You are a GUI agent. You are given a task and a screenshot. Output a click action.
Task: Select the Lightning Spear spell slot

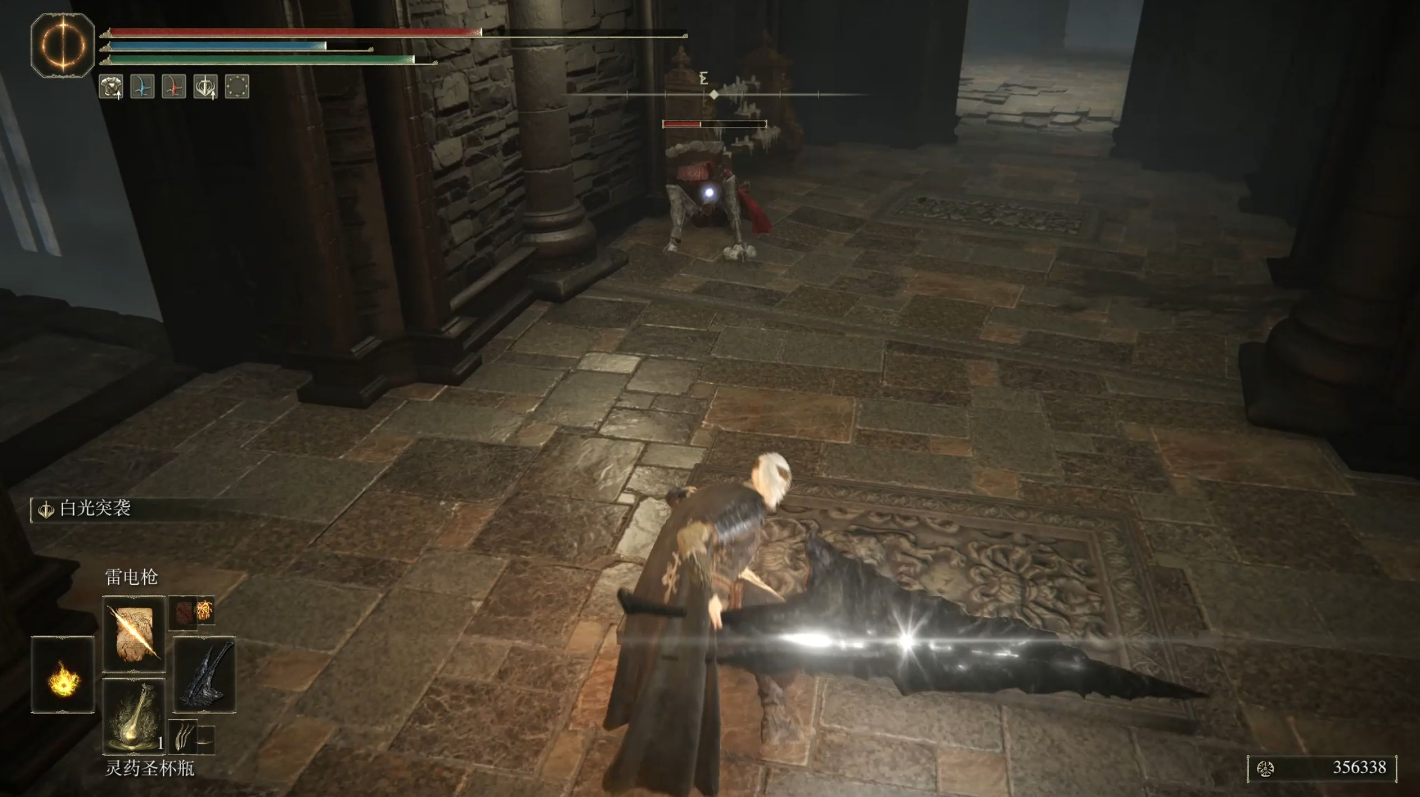point(134,634)
